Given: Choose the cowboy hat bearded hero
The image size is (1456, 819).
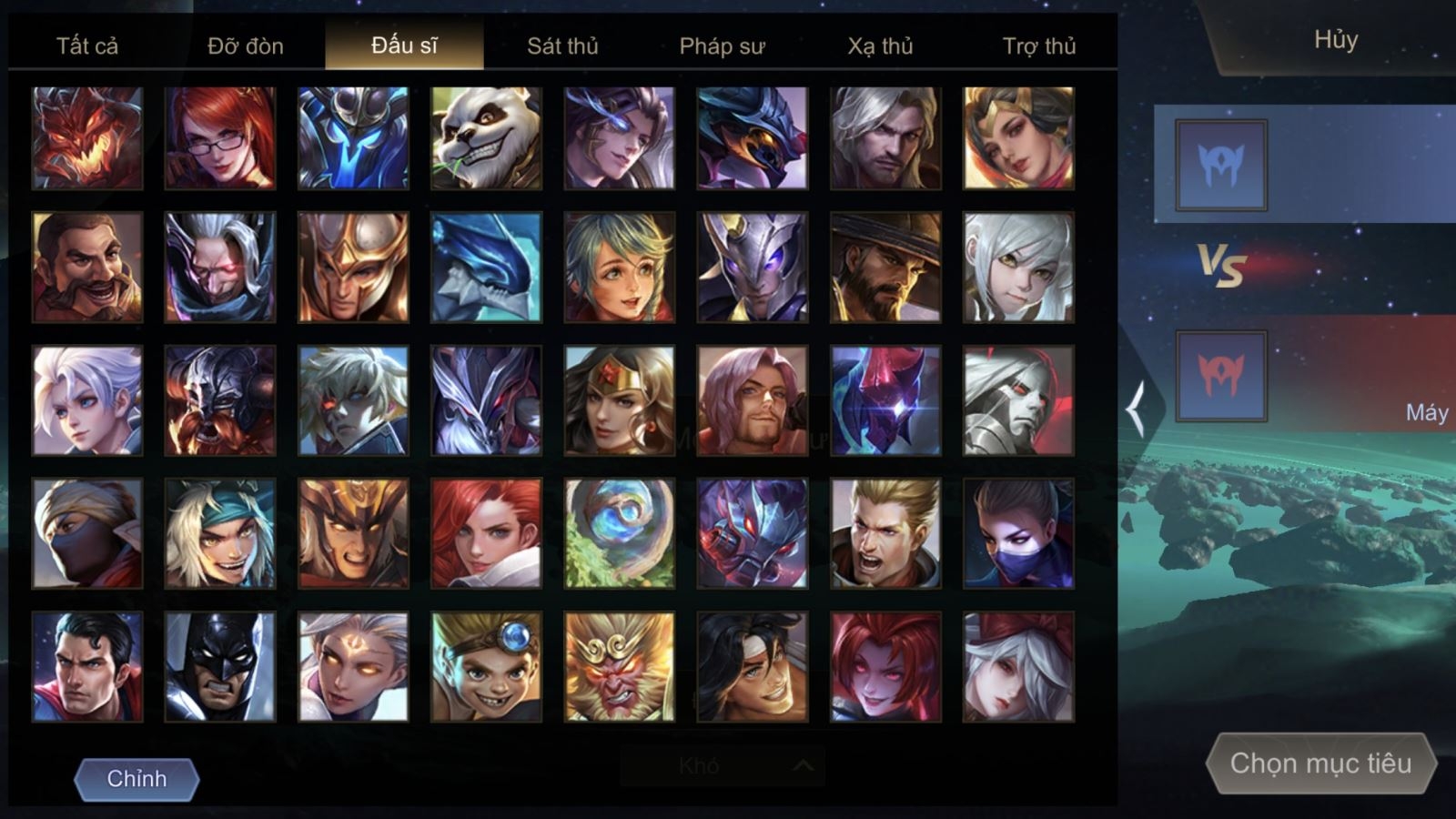Looking at the screenshot, I should point(885,268).
